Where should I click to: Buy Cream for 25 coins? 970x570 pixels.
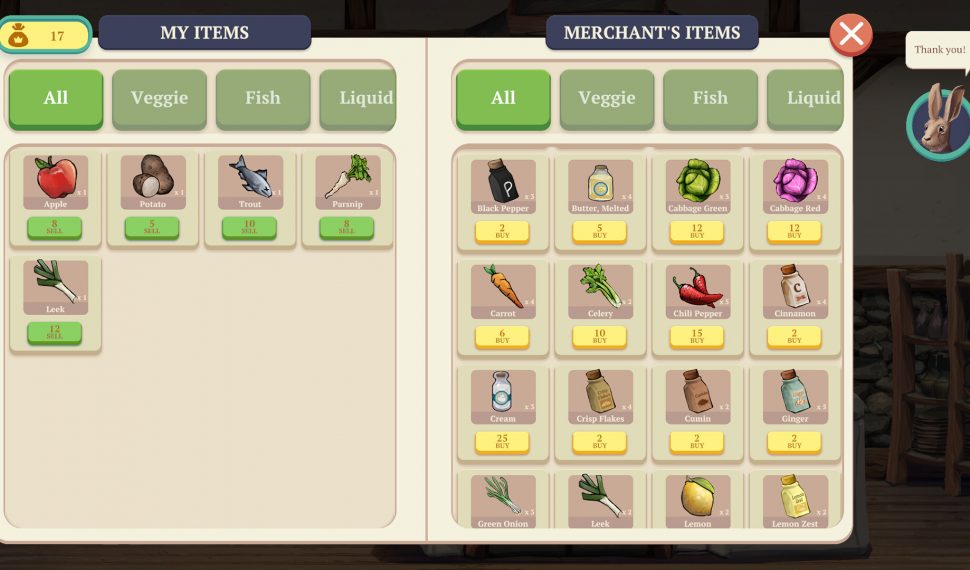pos(502,441)
